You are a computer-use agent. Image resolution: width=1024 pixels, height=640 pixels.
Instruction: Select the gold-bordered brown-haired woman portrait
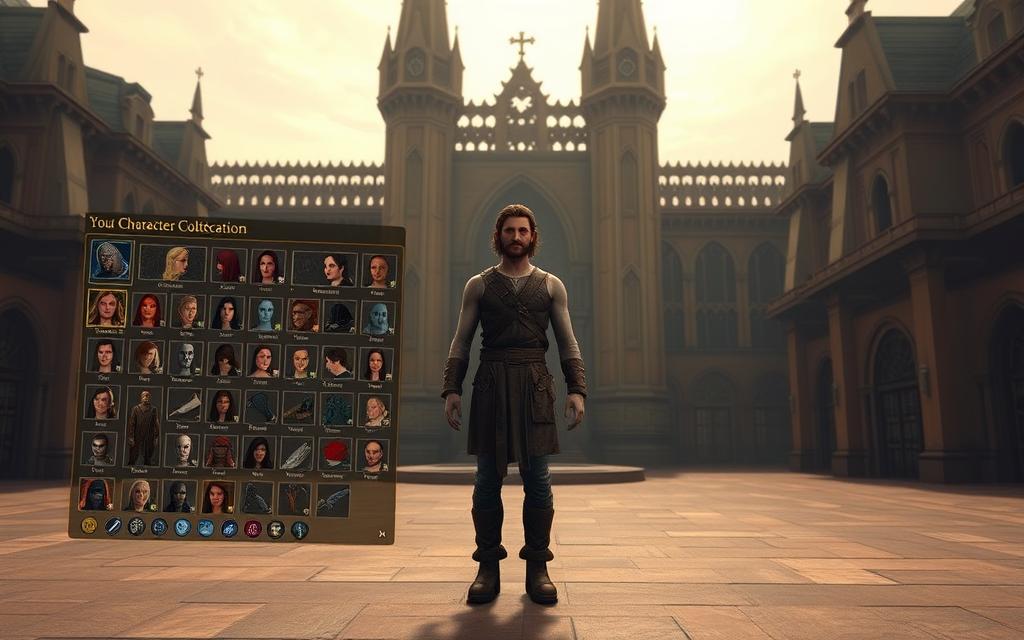[x=106, y=308]
